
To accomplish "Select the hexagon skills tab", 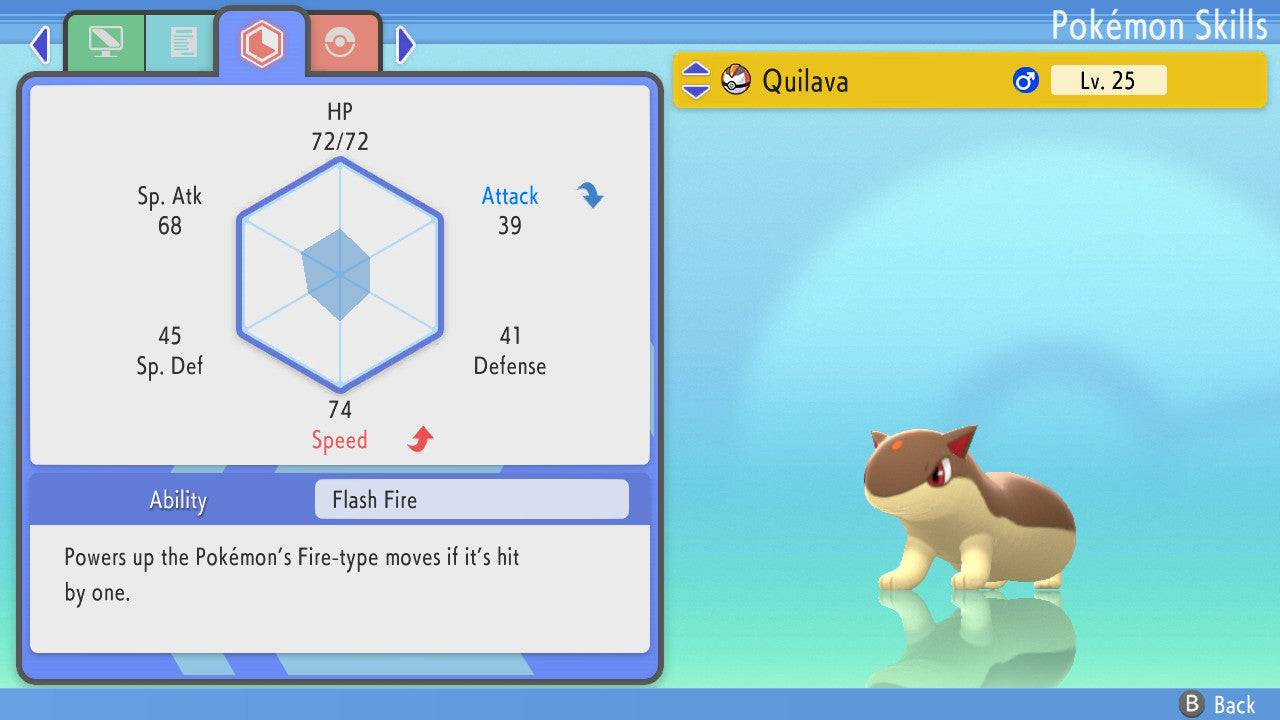I will pos(261,43).
